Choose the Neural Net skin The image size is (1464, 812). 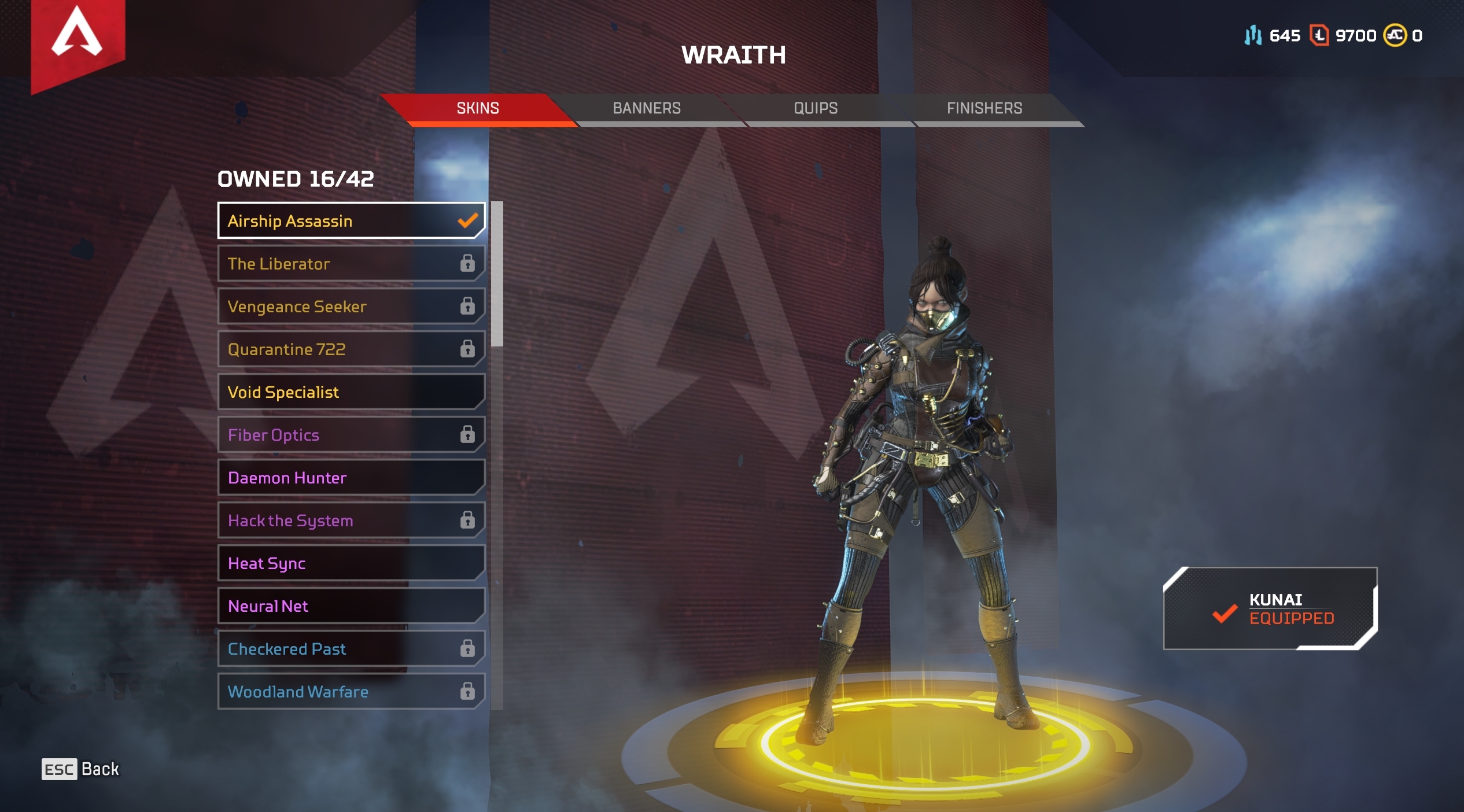[351, 606]
